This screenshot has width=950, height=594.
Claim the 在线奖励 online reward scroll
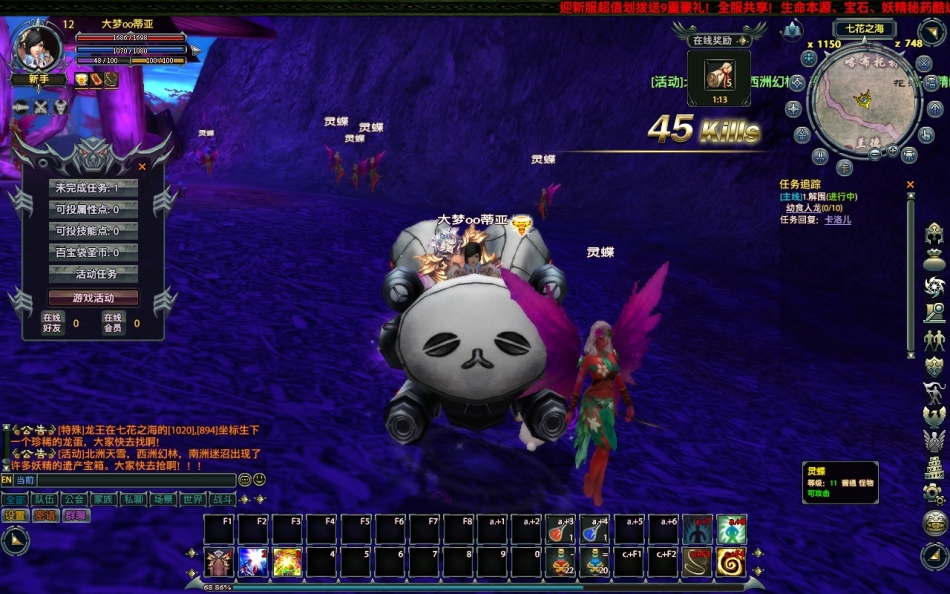pos(718,74)
